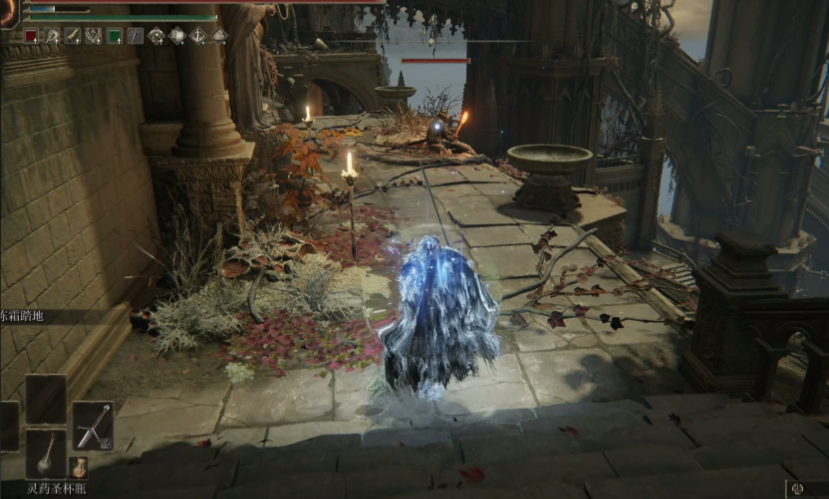Select the green square buff status icon
Viewport: 829px width, 499px height.
coord(114,36)
